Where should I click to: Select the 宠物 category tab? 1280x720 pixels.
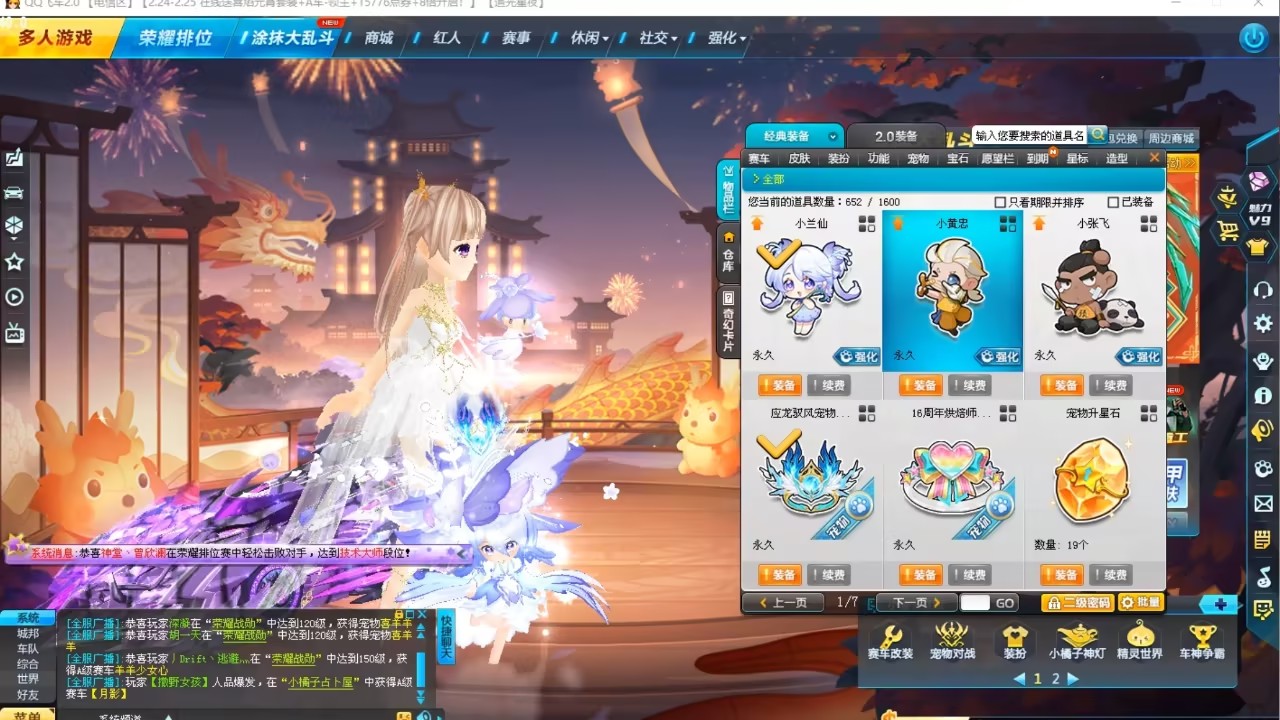tap(918, 159)
